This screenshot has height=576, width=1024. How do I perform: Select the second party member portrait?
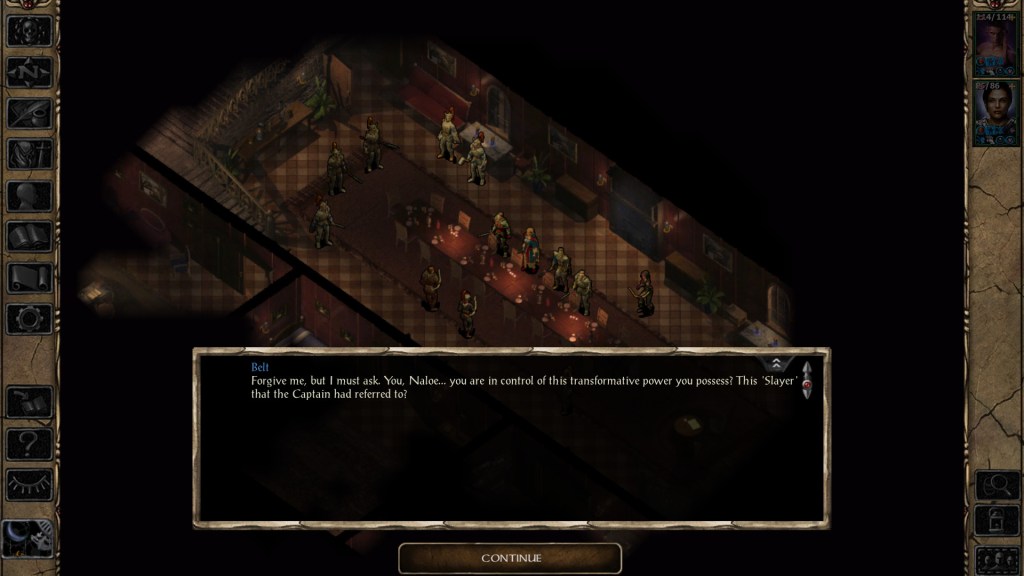pyautogui.click(x=994, y=114)
